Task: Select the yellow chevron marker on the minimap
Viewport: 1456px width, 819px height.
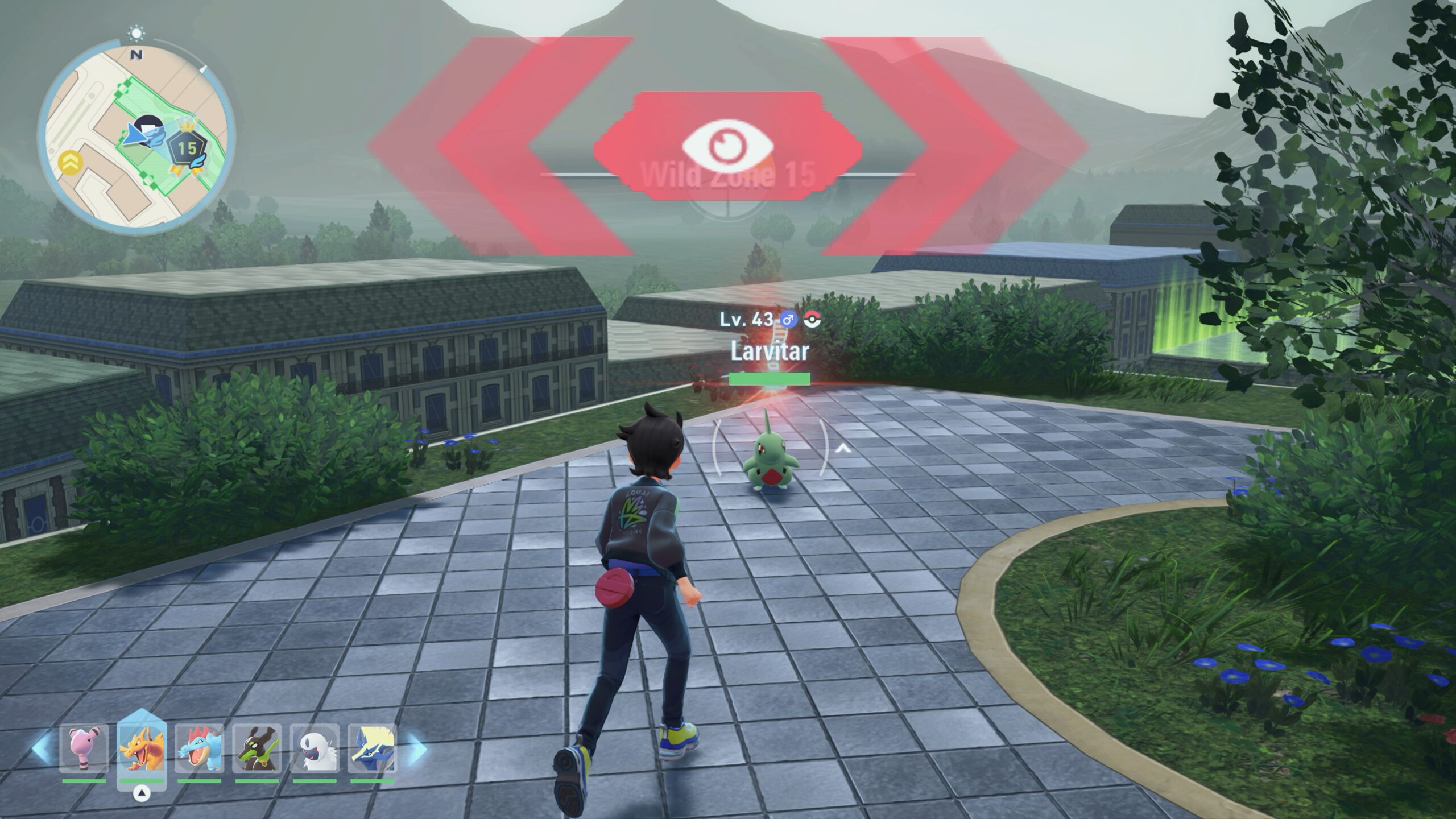Action: (71, 163)
